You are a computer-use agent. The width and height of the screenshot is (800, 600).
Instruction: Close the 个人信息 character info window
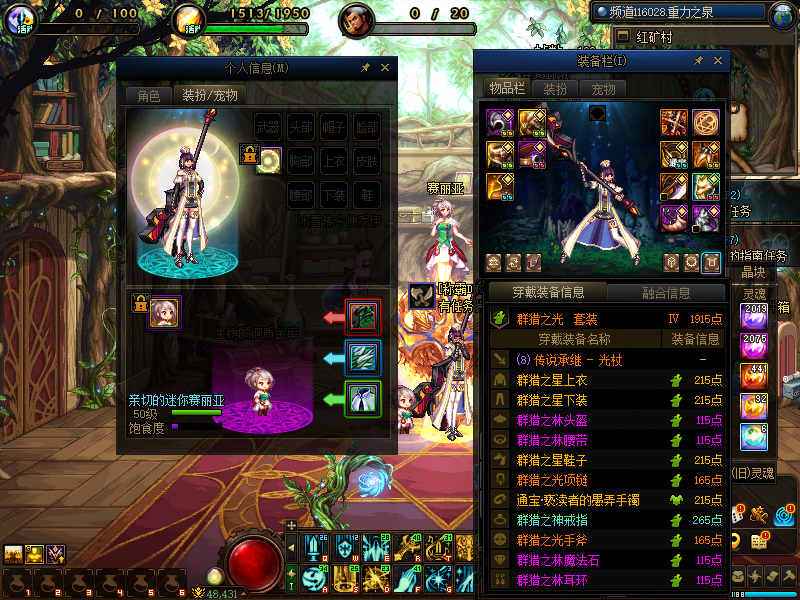[x=384, y=68]
